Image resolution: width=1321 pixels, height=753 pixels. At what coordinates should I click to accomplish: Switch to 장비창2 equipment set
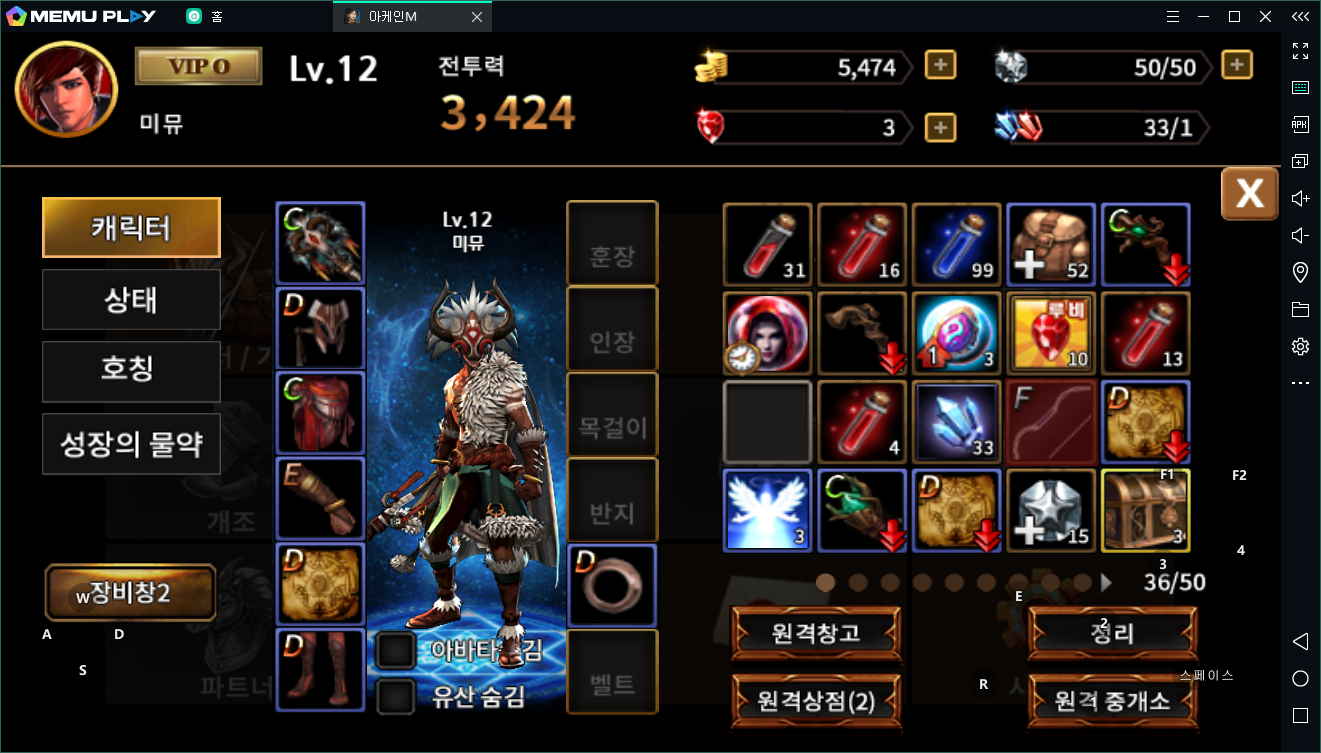point(131,593)
